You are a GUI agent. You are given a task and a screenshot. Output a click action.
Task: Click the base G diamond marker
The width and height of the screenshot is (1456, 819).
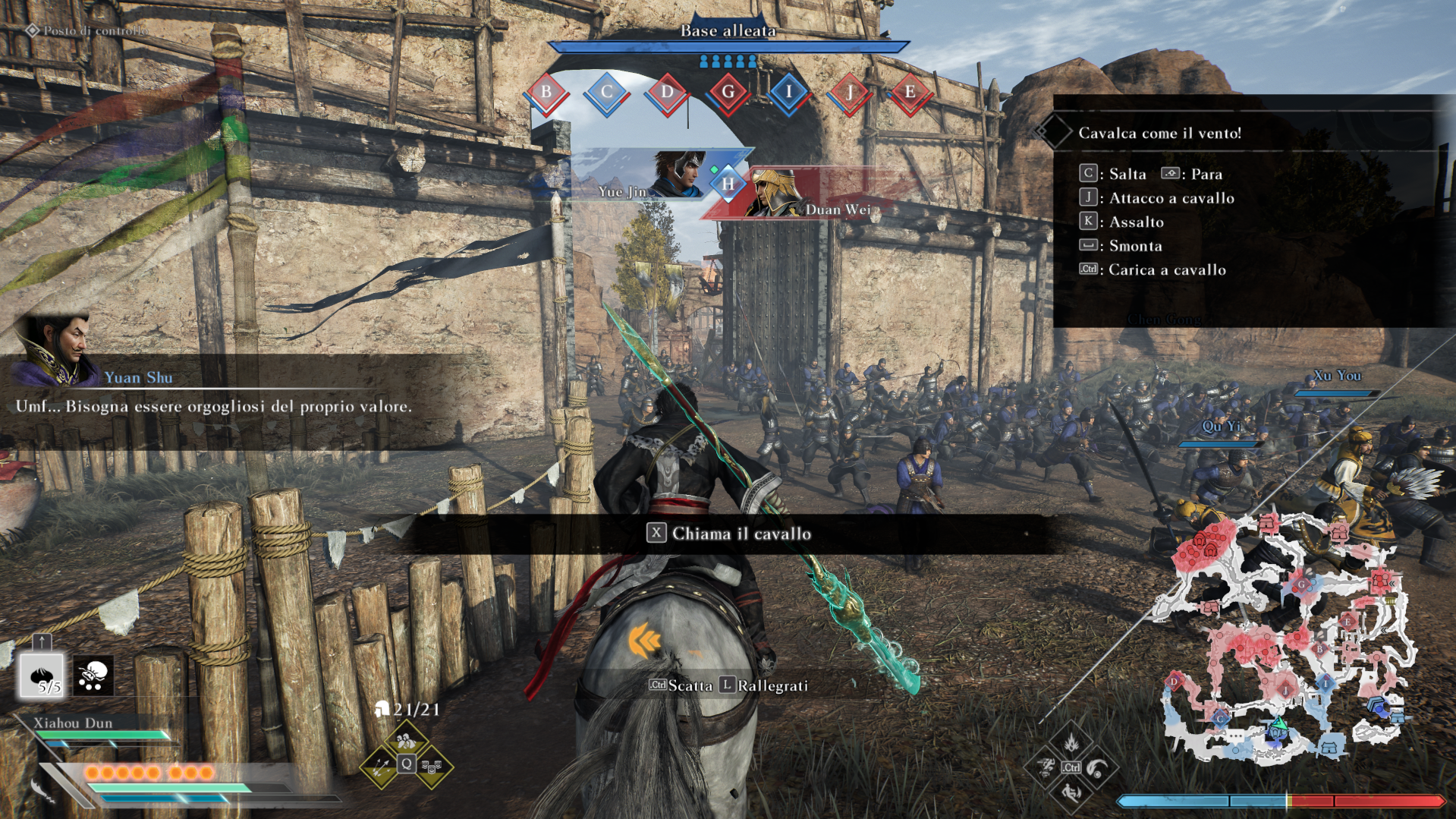[728, 93]
